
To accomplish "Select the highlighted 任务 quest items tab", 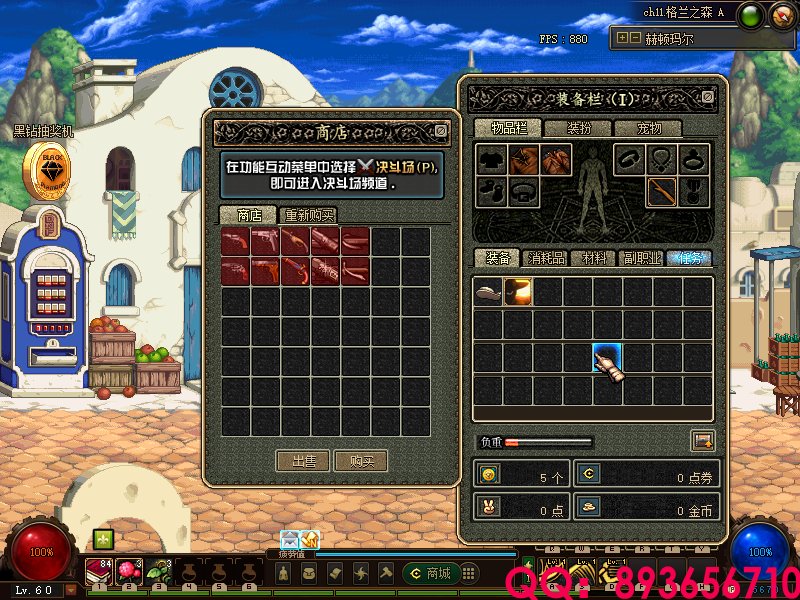I will [688, 258].
